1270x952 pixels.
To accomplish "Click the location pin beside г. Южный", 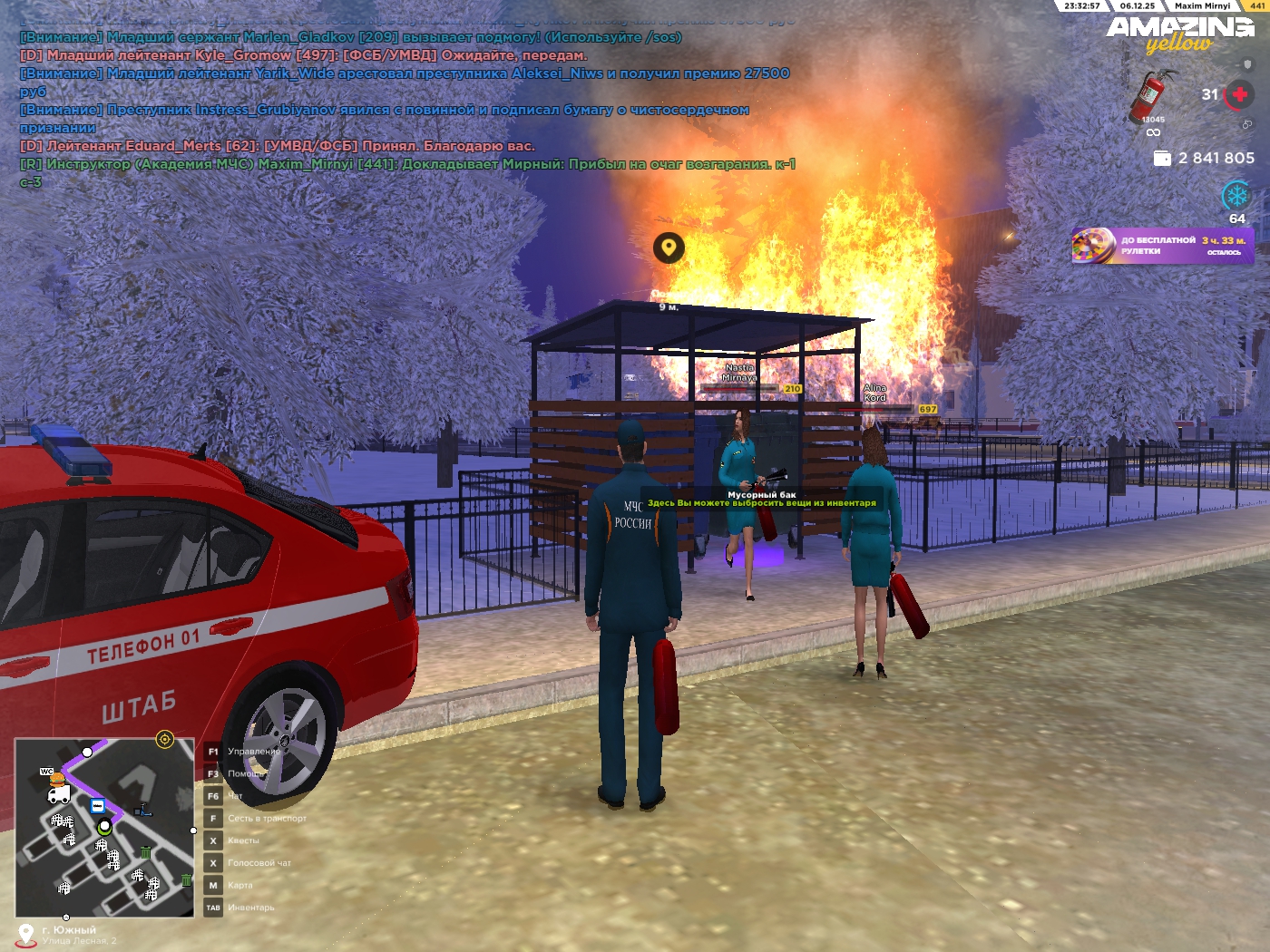I will 26,934.
